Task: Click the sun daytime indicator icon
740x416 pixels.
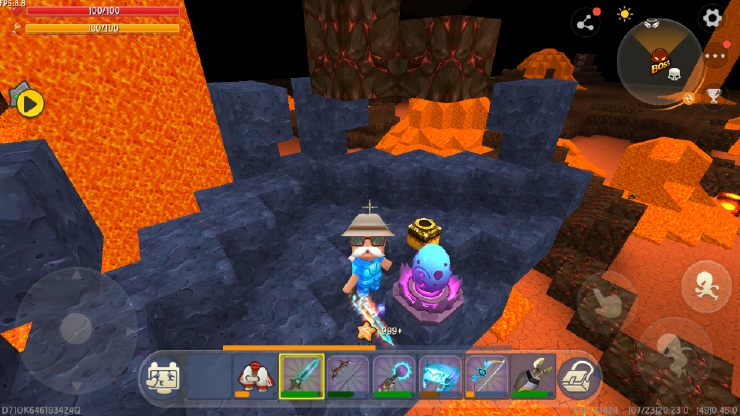Action: [625, 14]
